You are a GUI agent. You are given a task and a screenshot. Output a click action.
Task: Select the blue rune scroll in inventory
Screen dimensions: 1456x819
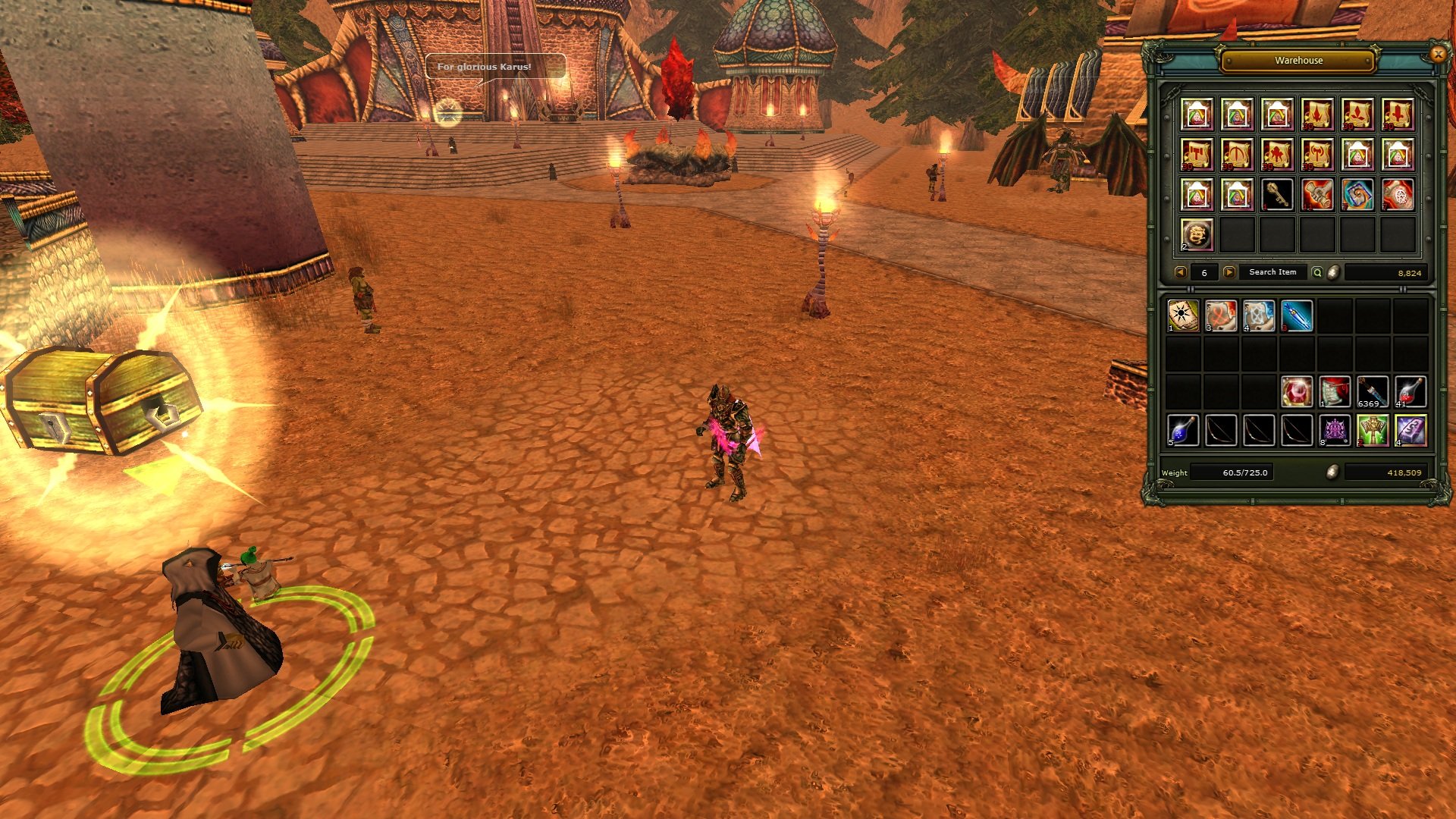click(x=1259, y=315)
